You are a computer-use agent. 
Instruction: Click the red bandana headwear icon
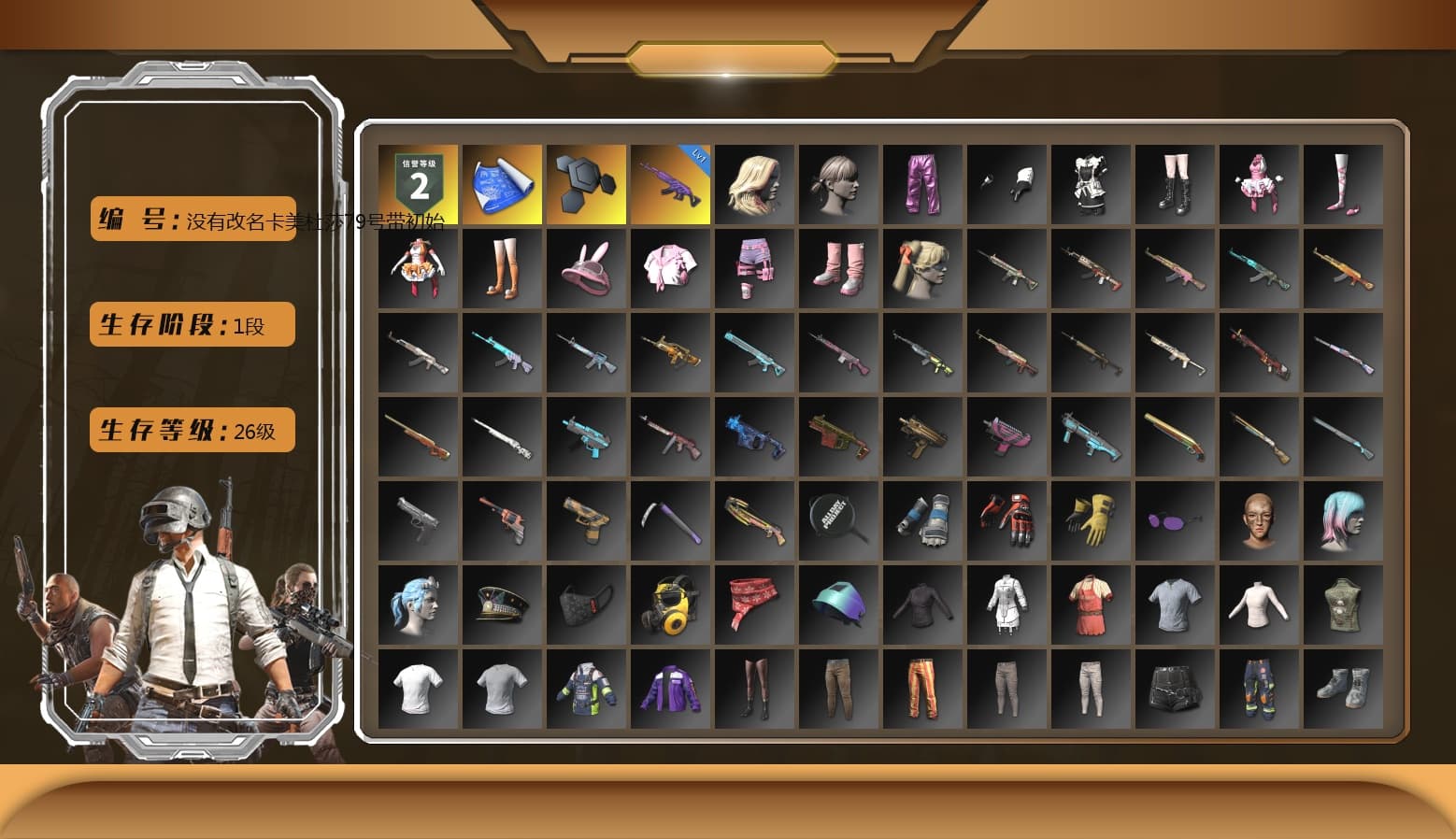point(753,603)
